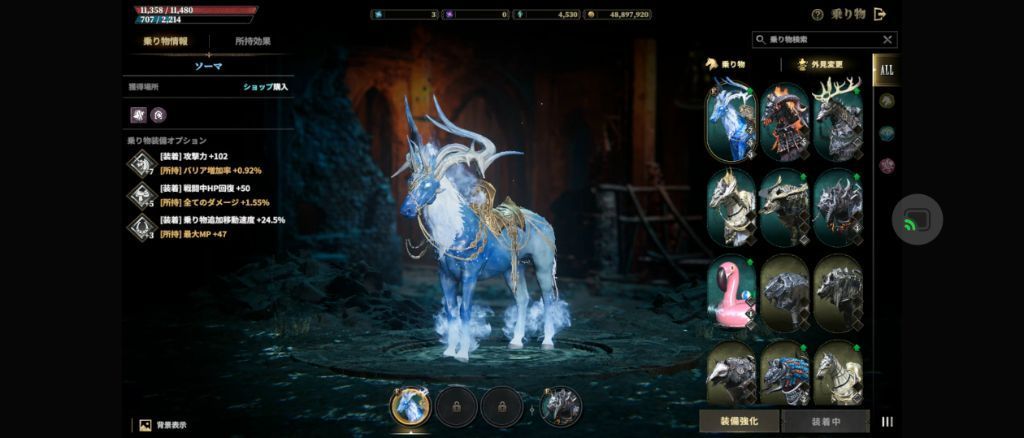The height and width of the screenshot is (438, 1024).
Task: Open the 装備強化 equipment enhancement button
Action: 739,421
